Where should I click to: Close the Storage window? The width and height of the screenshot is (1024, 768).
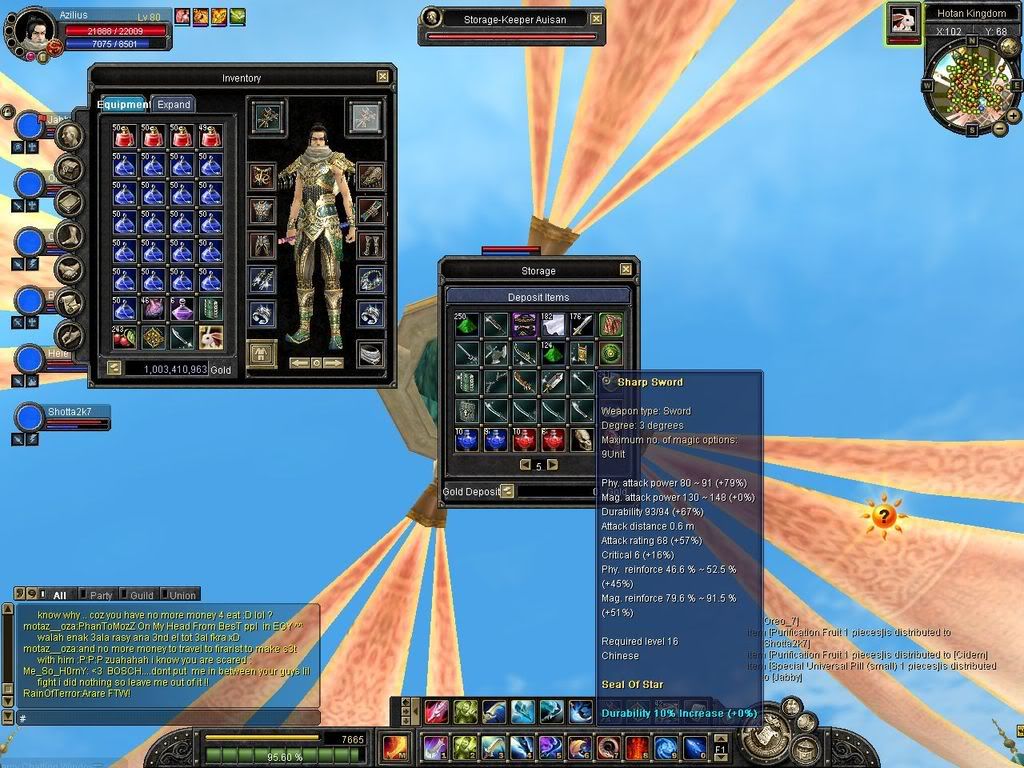[626, 269]
